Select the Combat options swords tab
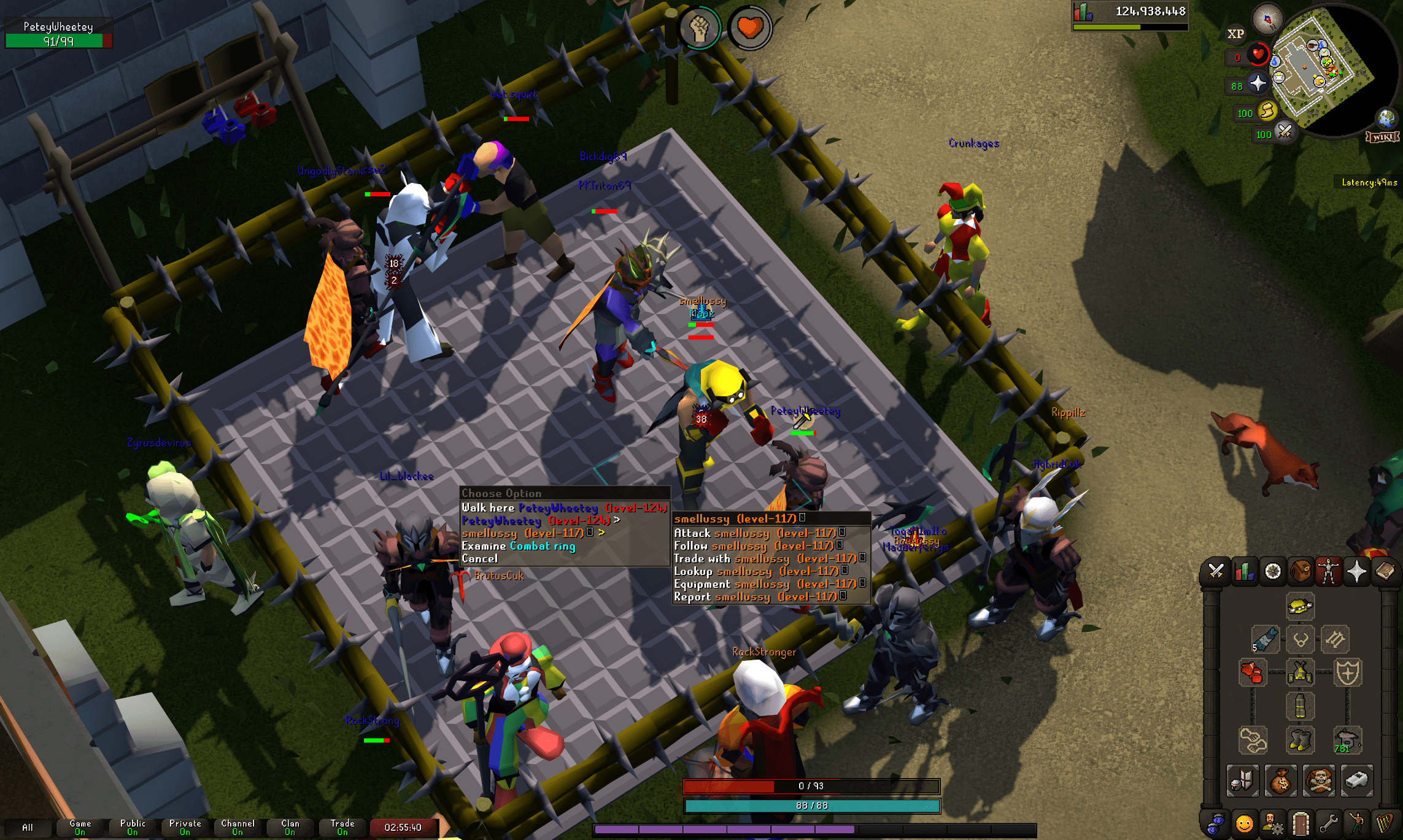 coord(1215,571)
